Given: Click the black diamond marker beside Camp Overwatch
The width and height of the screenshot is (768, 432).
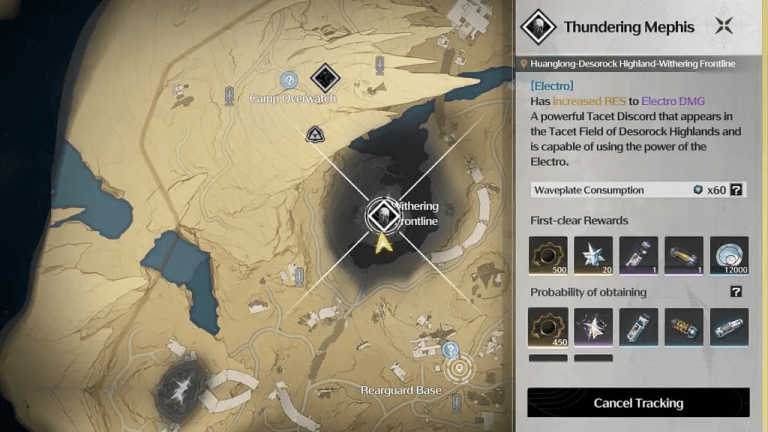Looking at the screenshot, I should tap(323, 76).
